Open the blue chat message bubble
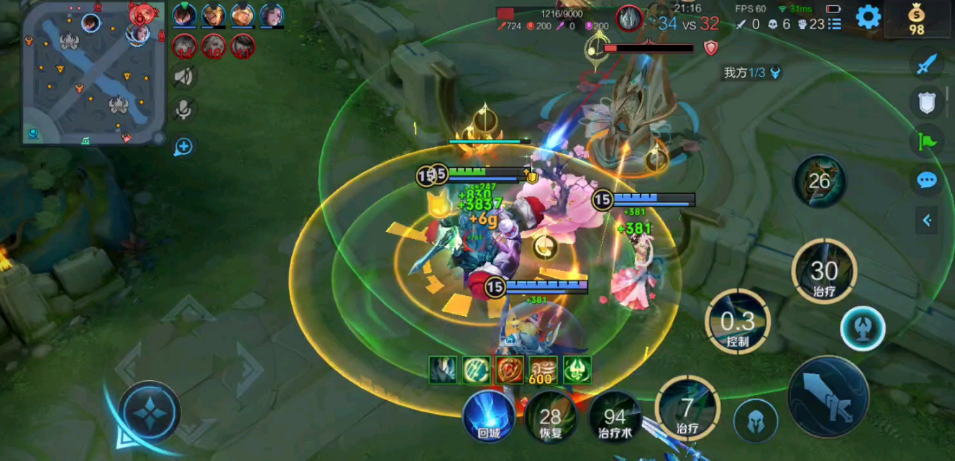The width and height of the screenshot is (955, 461). [927, 180]
